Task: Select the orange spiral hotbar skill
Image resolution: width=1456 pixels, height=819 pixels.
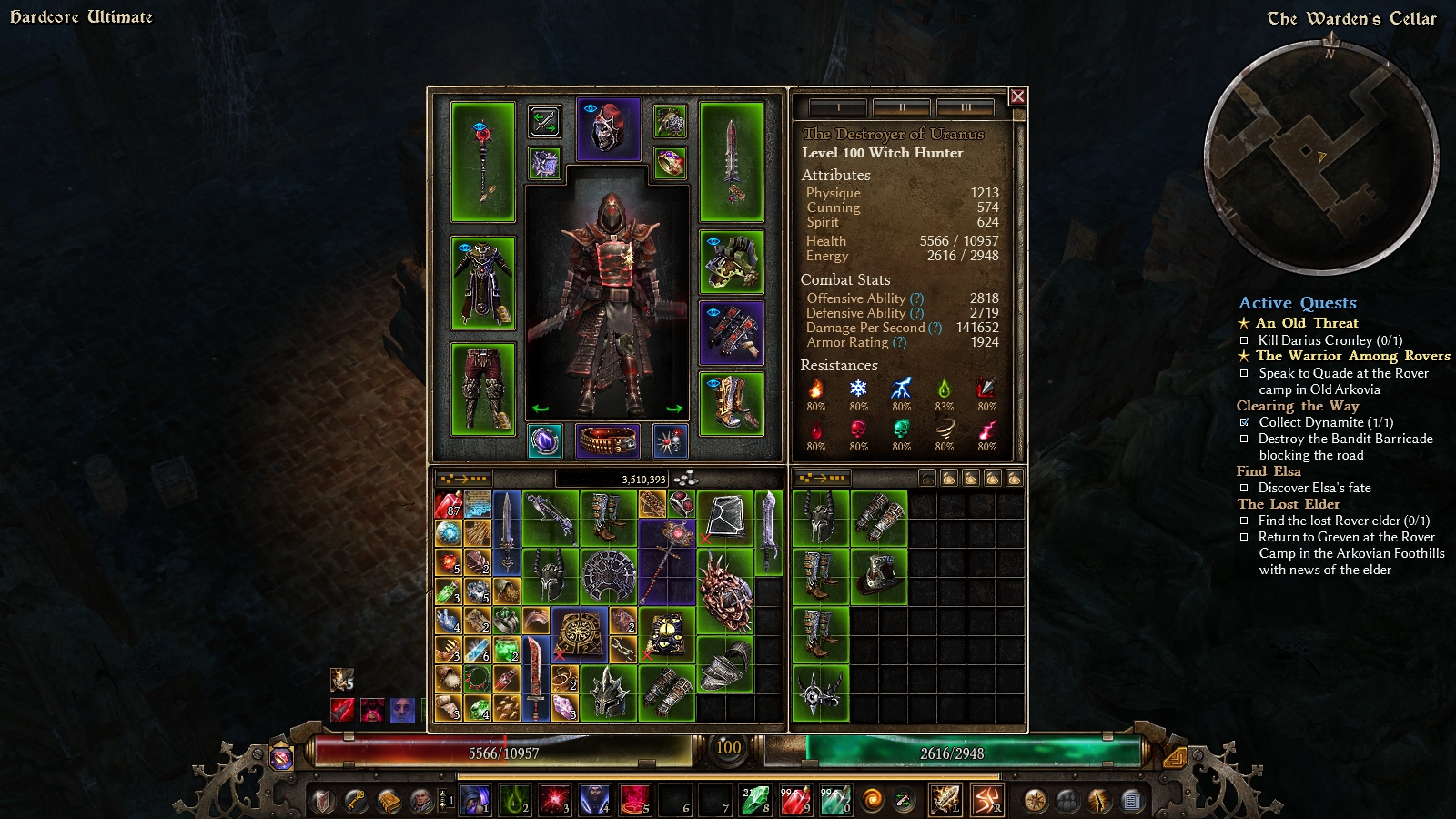Action: (x=872, y=801)
